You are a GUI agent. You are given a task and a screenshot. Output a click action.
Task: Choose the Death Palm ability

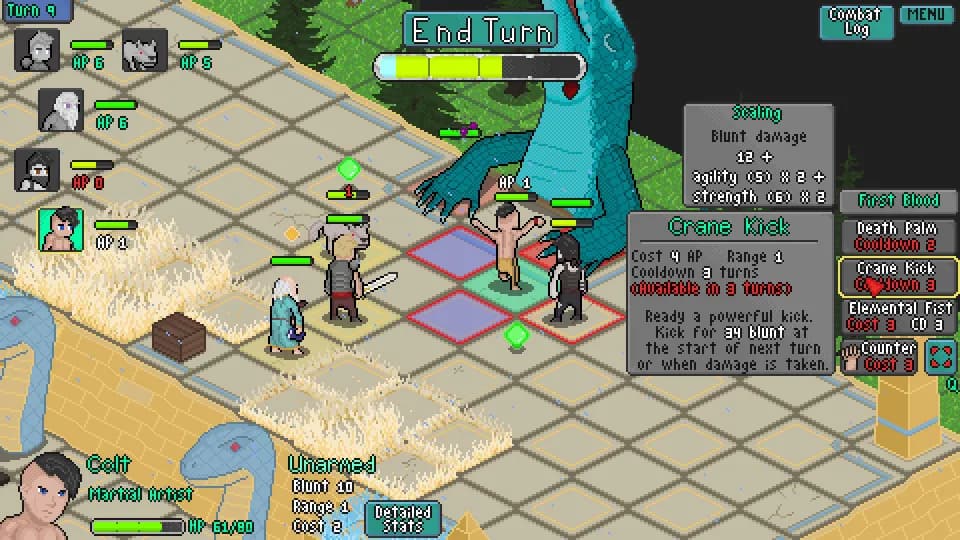point(897,236)
